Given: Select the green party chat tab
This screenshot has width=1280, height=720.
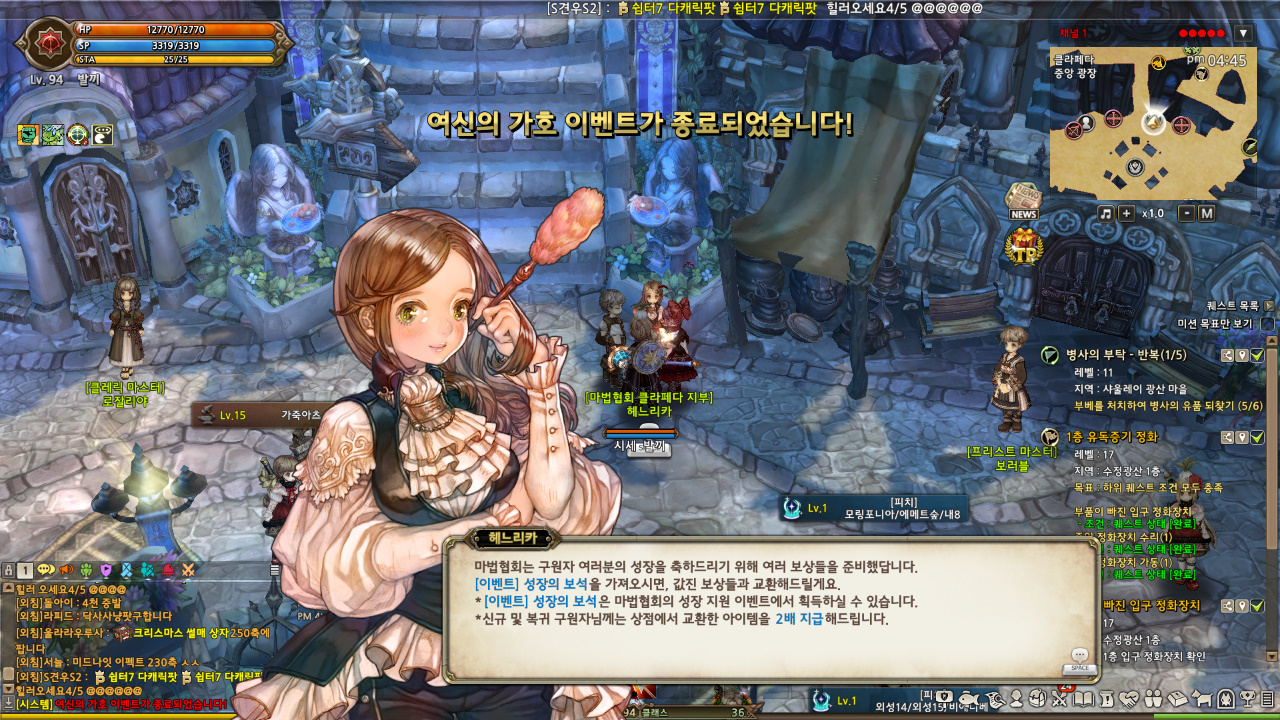Looking at the screenshot, I should tap(86, 570).
